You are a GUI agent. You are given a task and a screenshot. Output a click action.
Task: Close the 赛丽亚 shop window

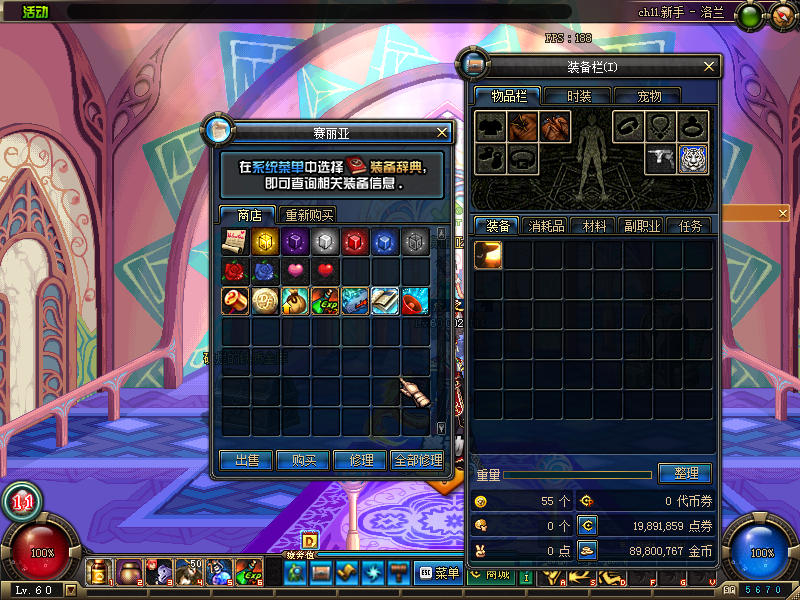[443, 131]
